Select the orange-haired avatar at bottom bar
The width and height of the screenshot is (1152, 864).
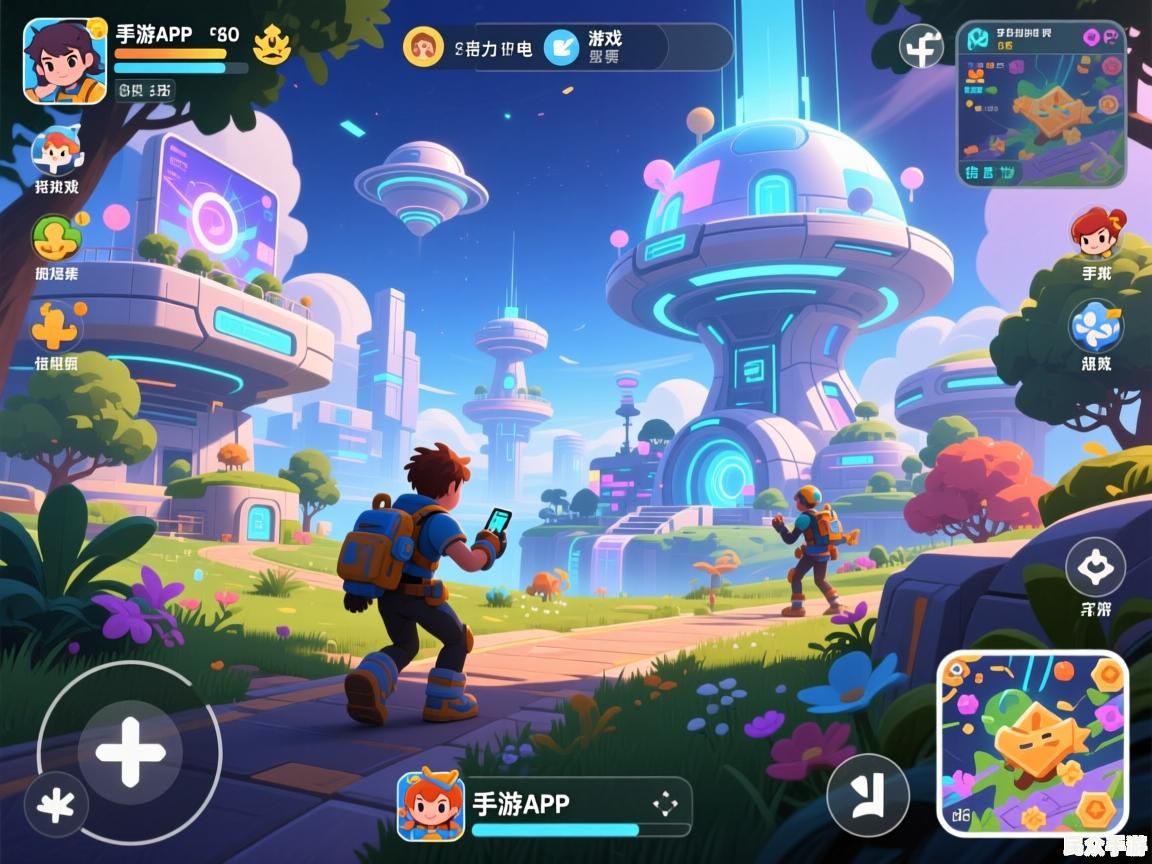[x=430, y=805]
